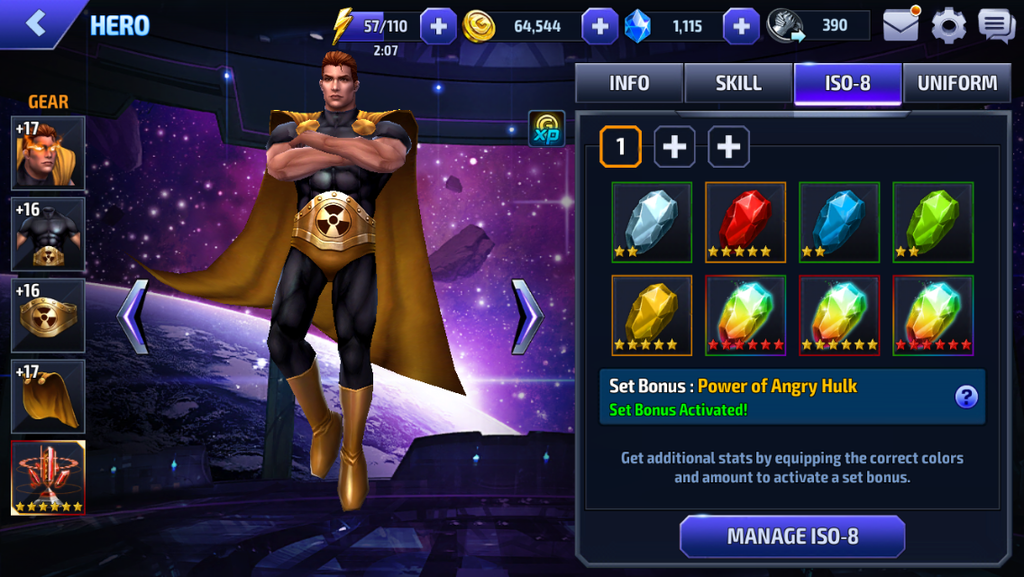The width and height of the screenshot is (1024, 577).
Task: Pick the yellow ISO-8 crystal slot
Action: click(x=651, y=315)
